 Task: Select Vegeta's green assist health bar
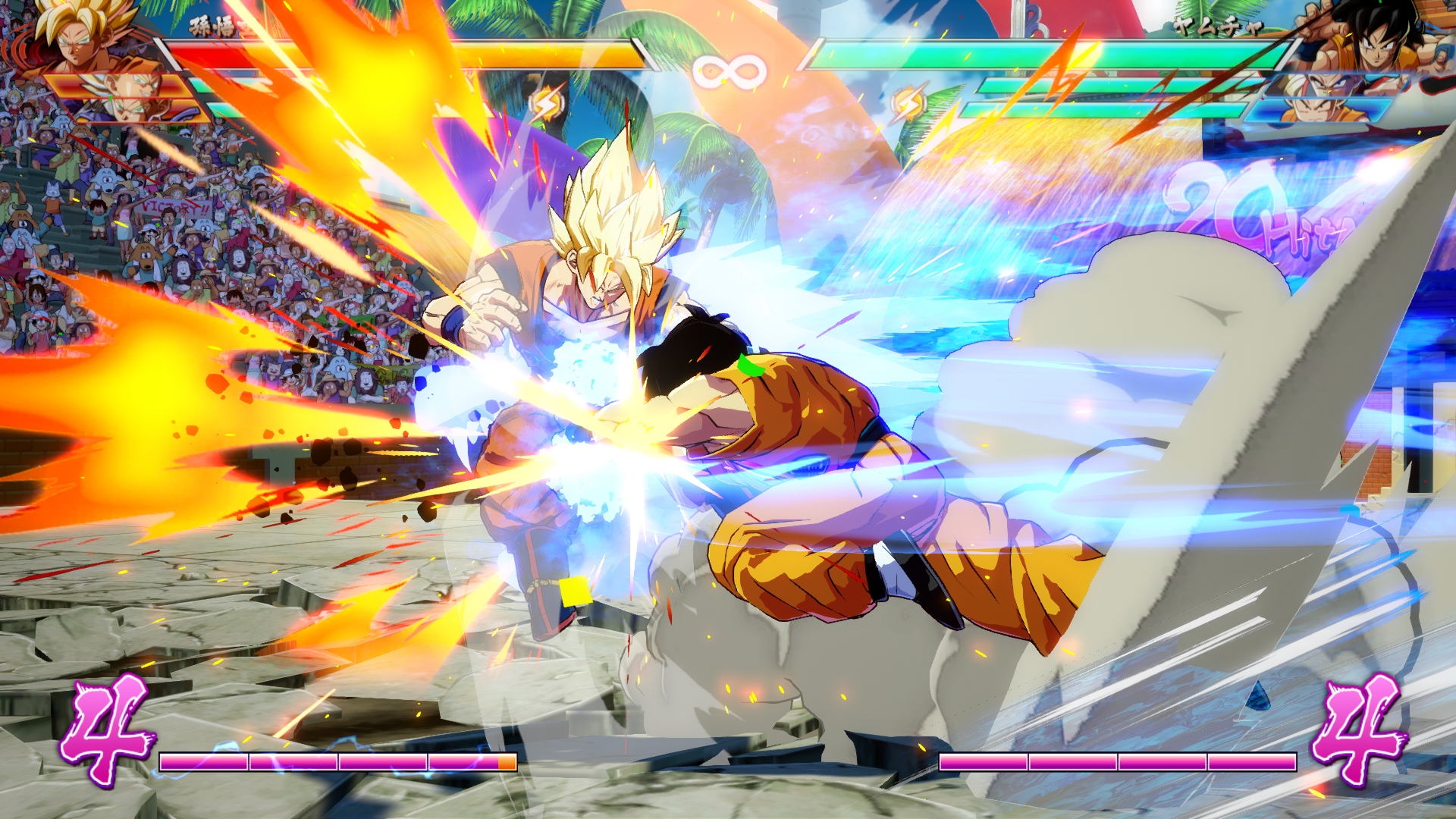205,84
